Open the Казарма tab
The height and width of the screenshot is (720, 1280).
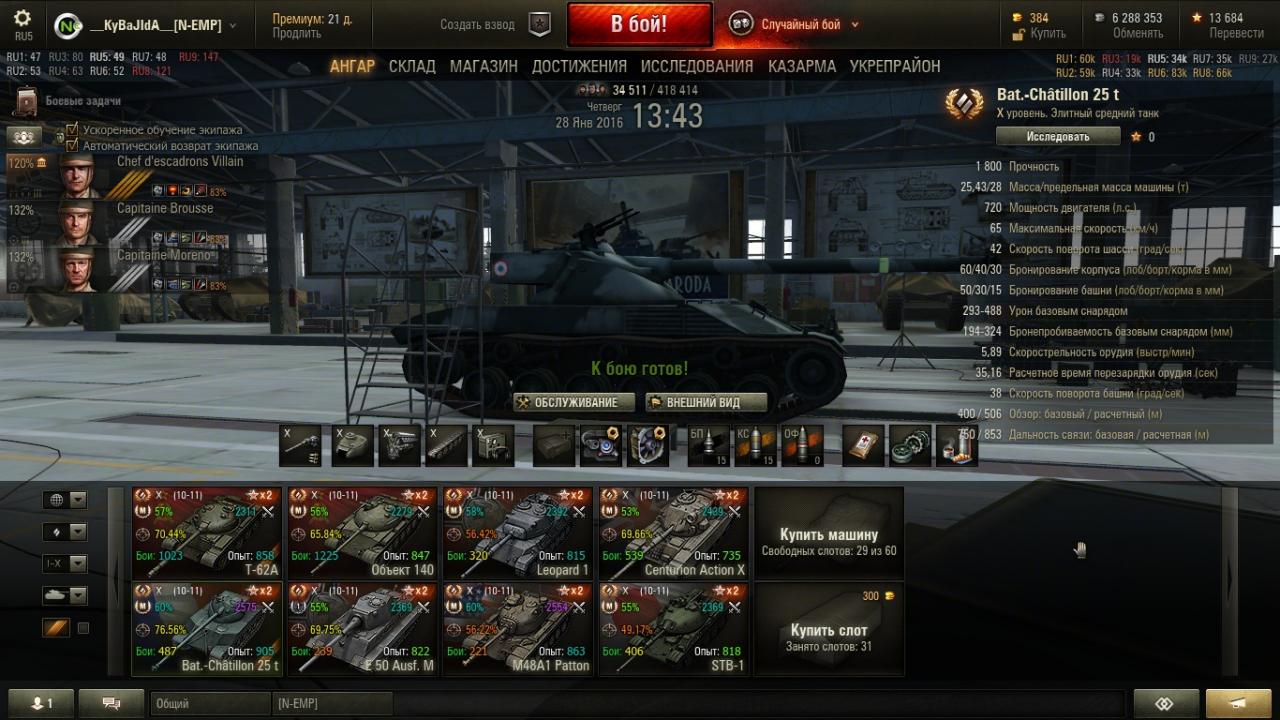point(802,66)
